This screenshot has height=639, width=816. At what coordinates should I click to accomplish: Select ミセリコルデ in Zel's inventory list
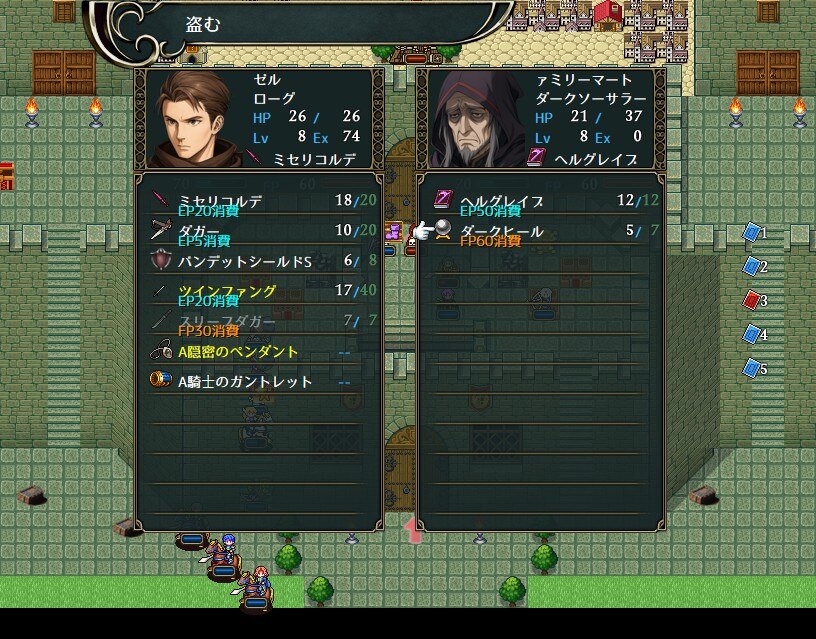258,201
